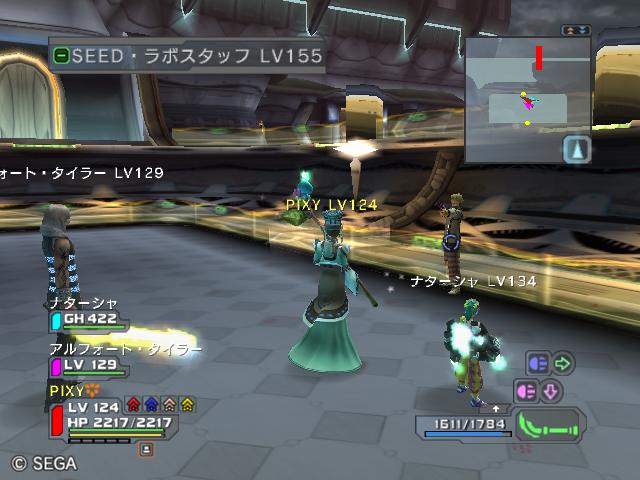Toggle the minimap floor switch arrows

coord(576,31)
